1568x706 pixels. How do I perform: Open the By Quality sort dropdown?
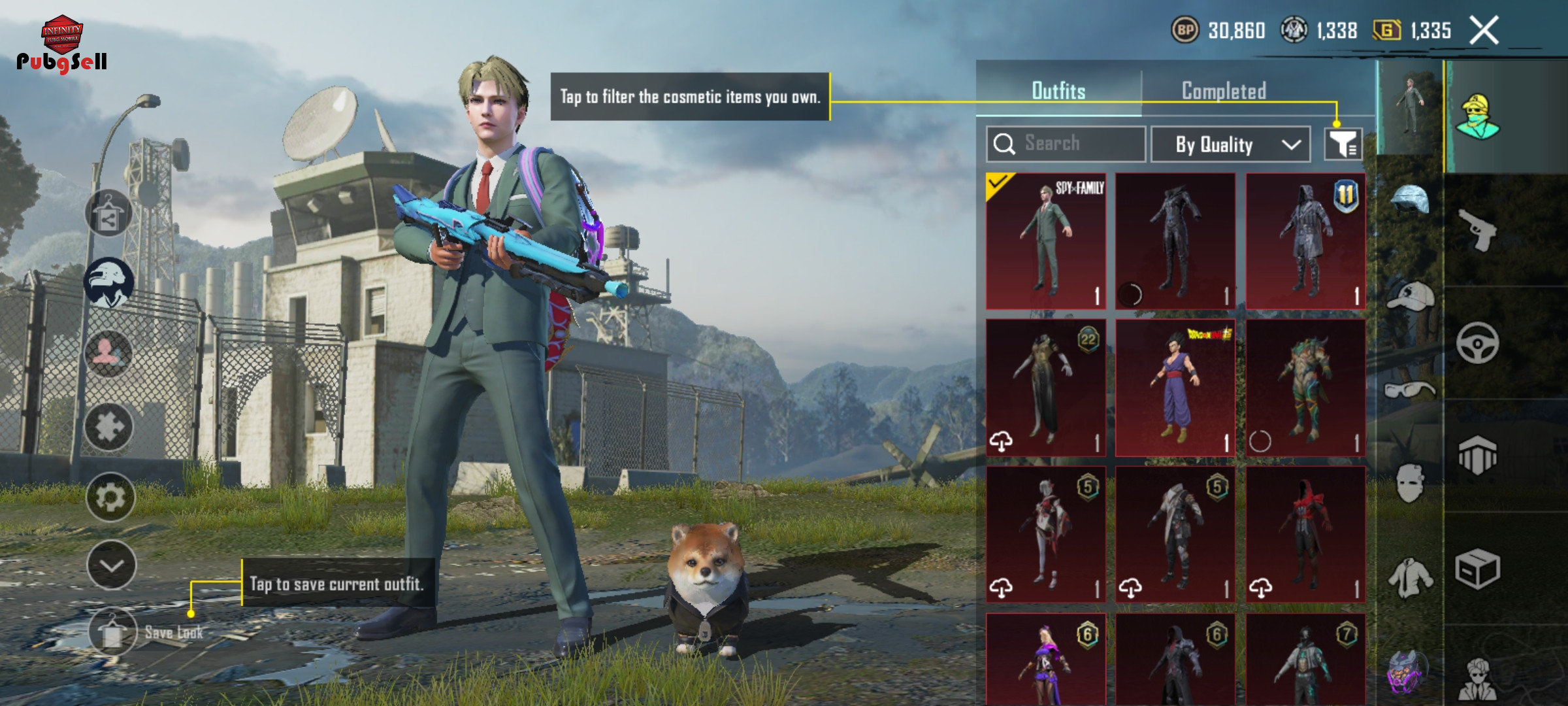[x=1230, y=144]
